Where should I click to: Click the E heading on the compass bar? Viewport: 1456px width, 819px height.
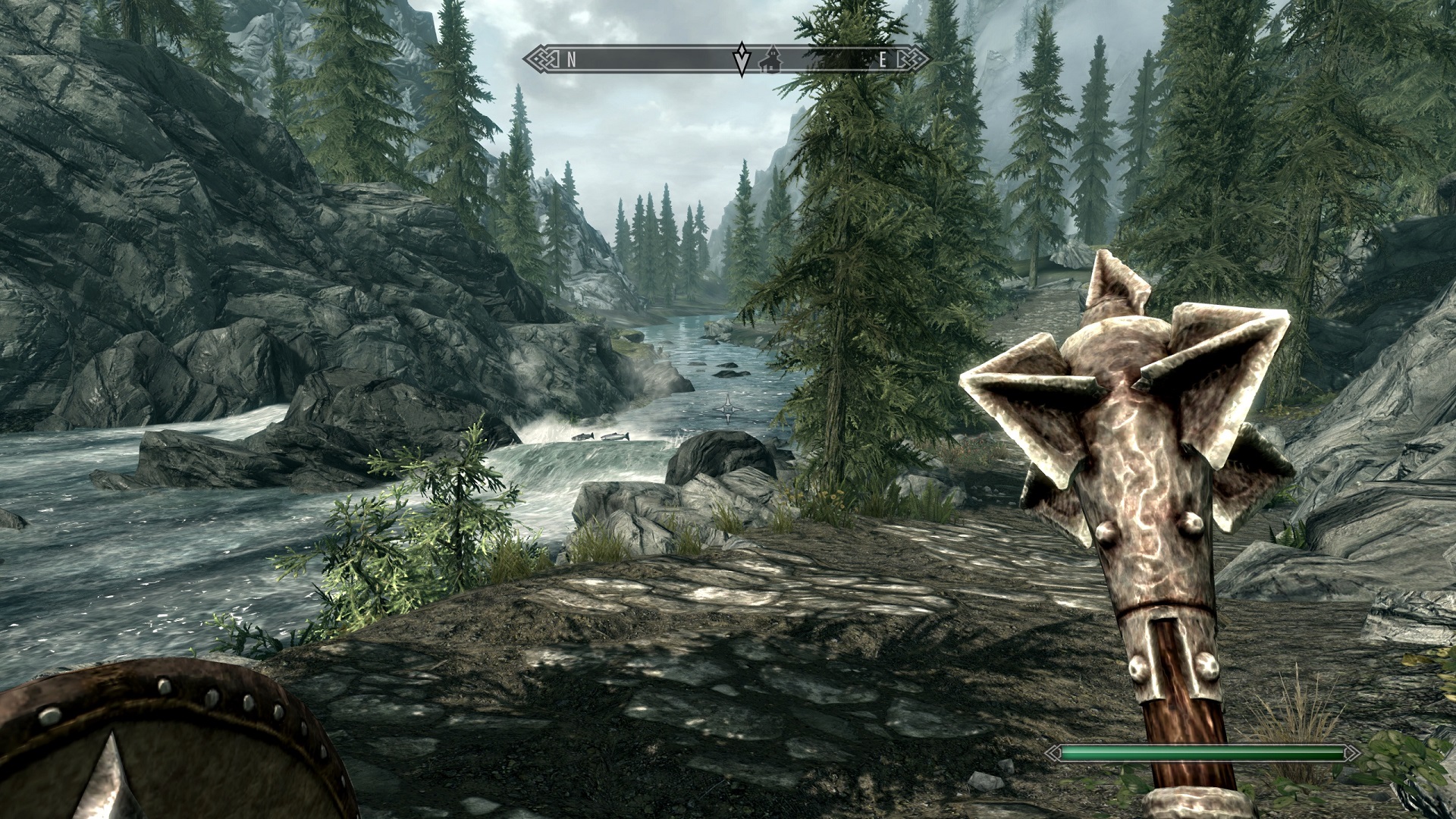click(882, 61)
